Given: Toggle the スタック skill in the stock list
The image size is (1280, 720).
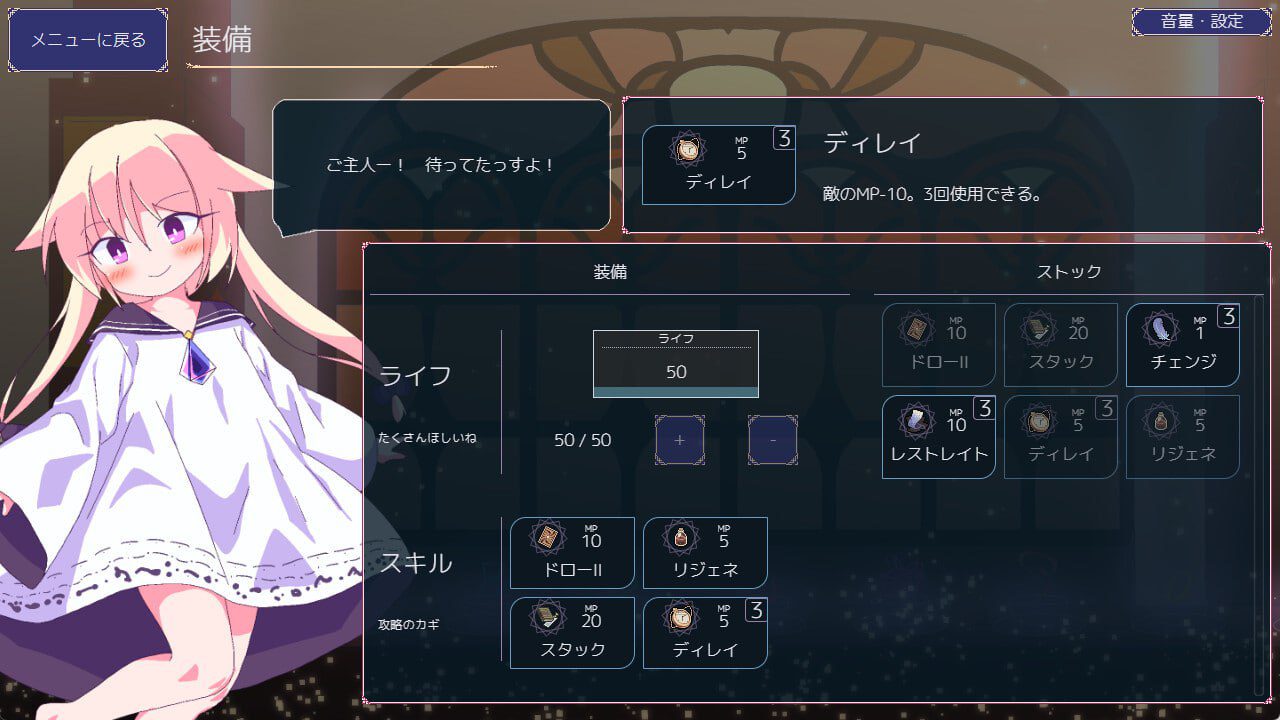Looking at the screenshot, I should tap(1060, 345).
